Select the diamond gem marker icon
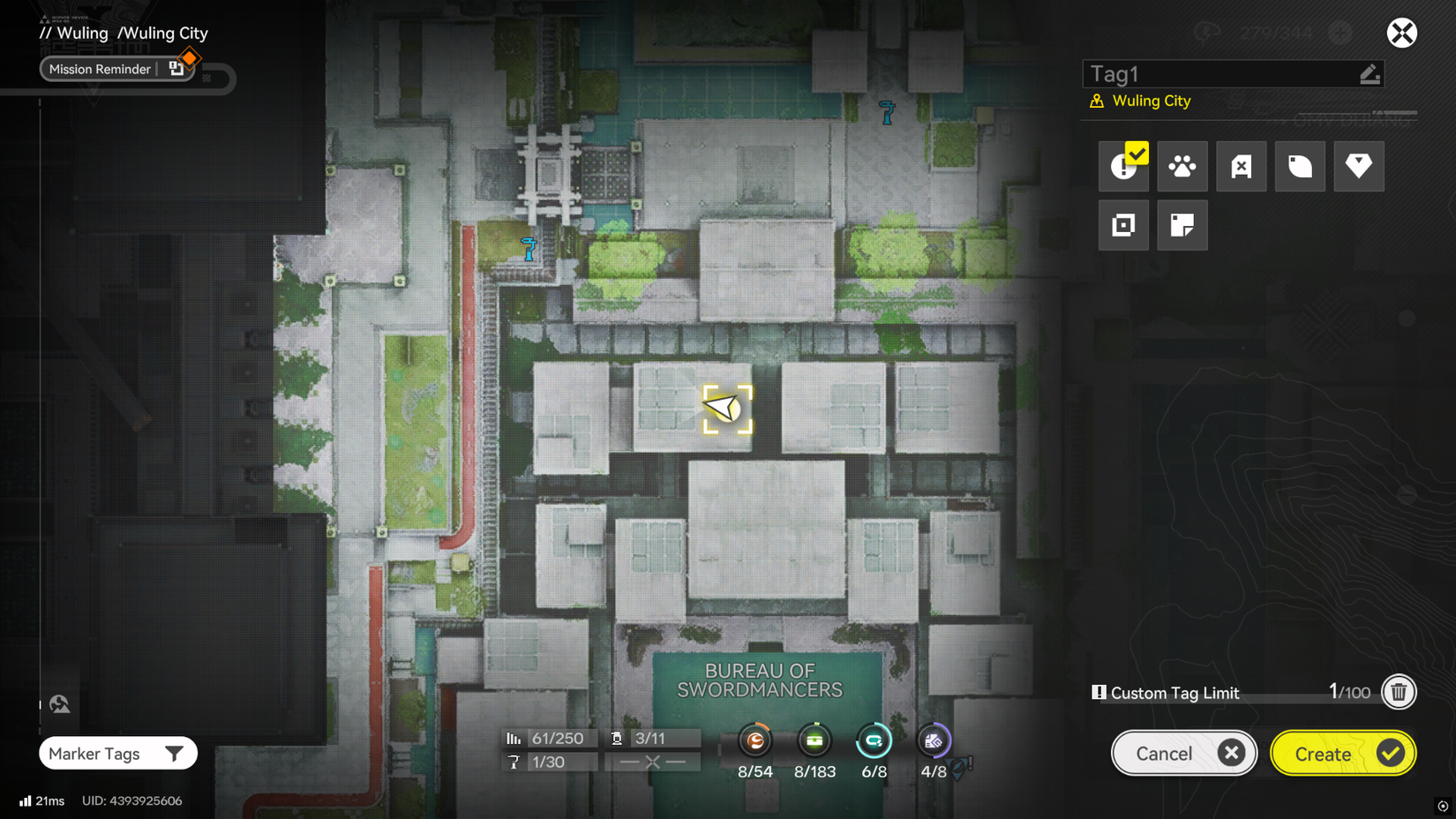Image resolution: width=1456 pixels, height=819 pixels. point(1358,166)
